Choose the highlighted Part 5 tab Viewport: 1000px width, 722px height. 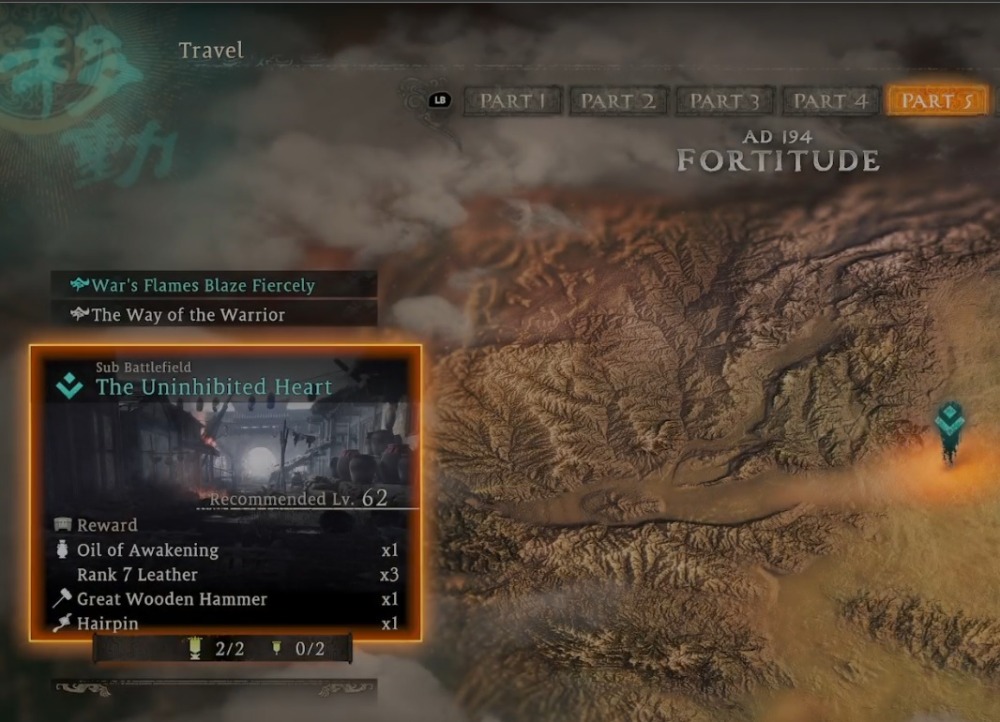[937, 101]
